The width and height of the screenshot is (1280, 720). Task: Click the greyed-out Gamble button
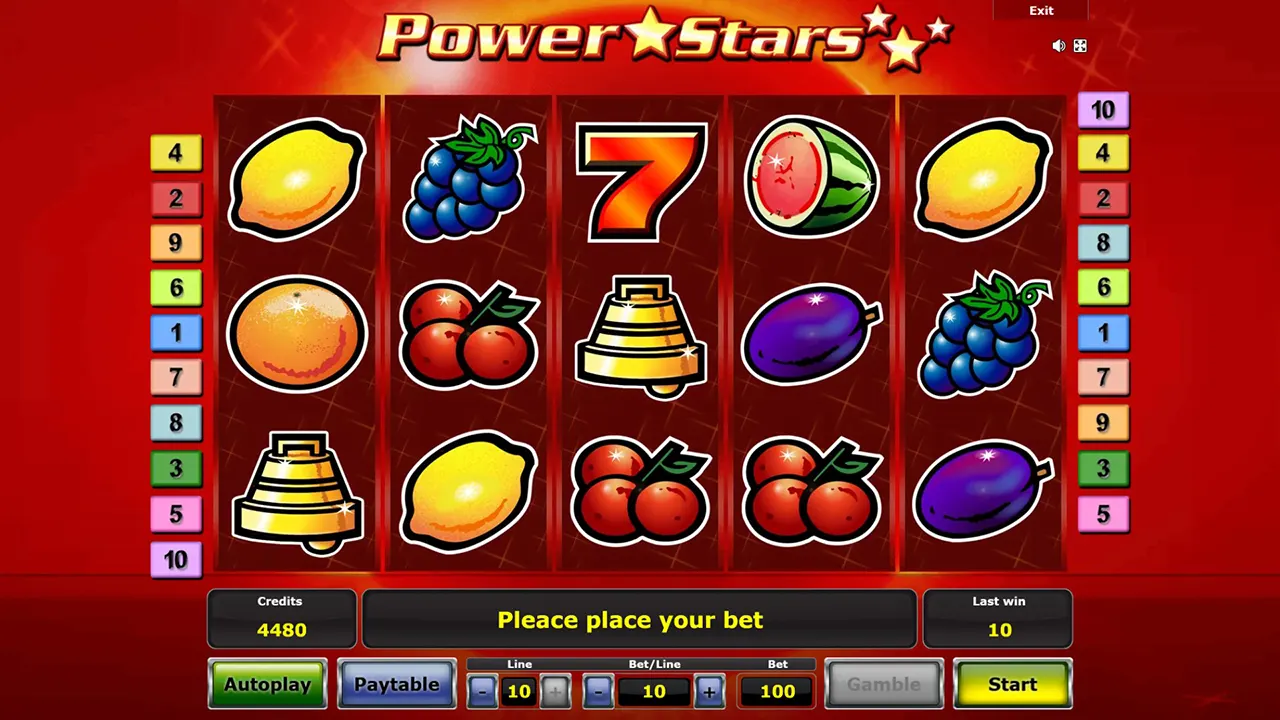pos(884,685)
